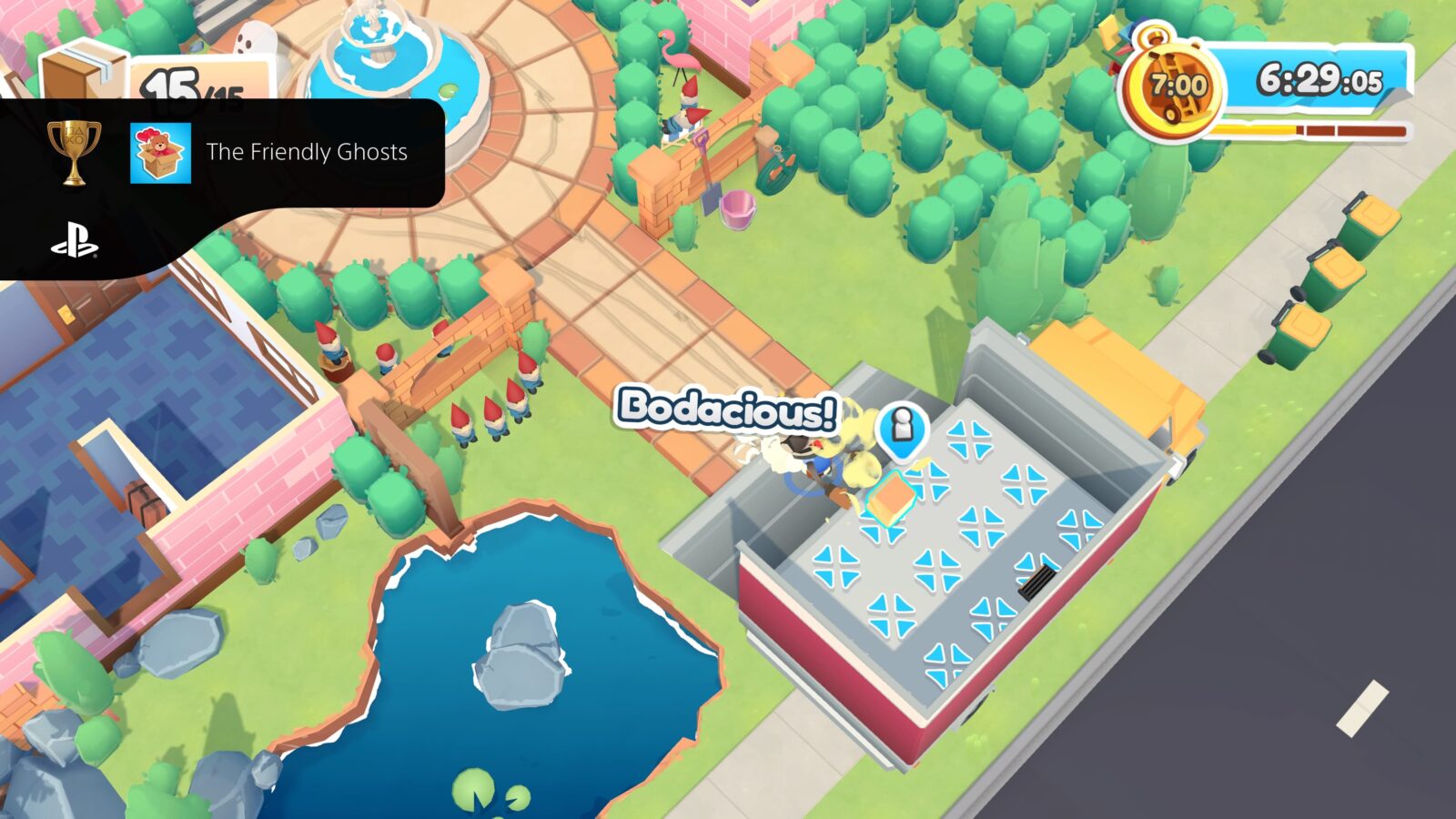
Task: Click the player location pin marker
Action: (x=905, y=430)
